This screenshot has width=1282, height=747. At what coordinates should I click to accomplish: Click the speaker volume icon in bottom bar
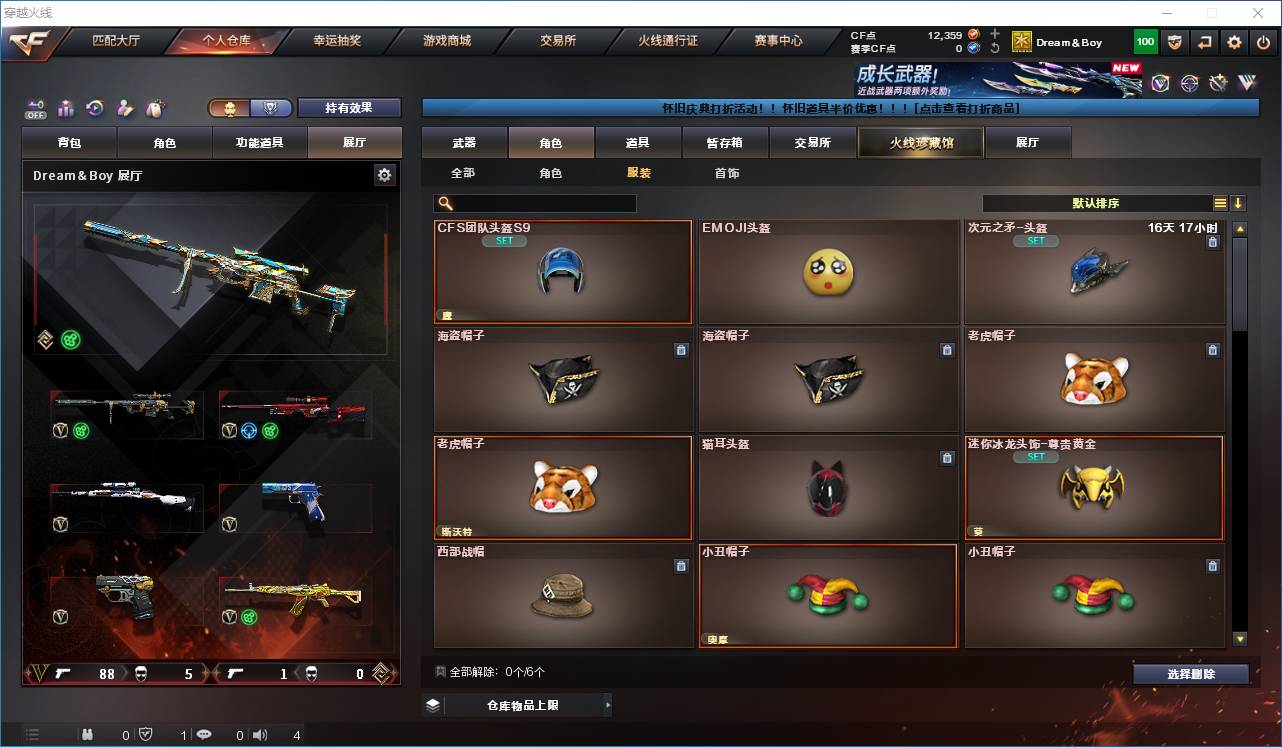click(259, 734)
